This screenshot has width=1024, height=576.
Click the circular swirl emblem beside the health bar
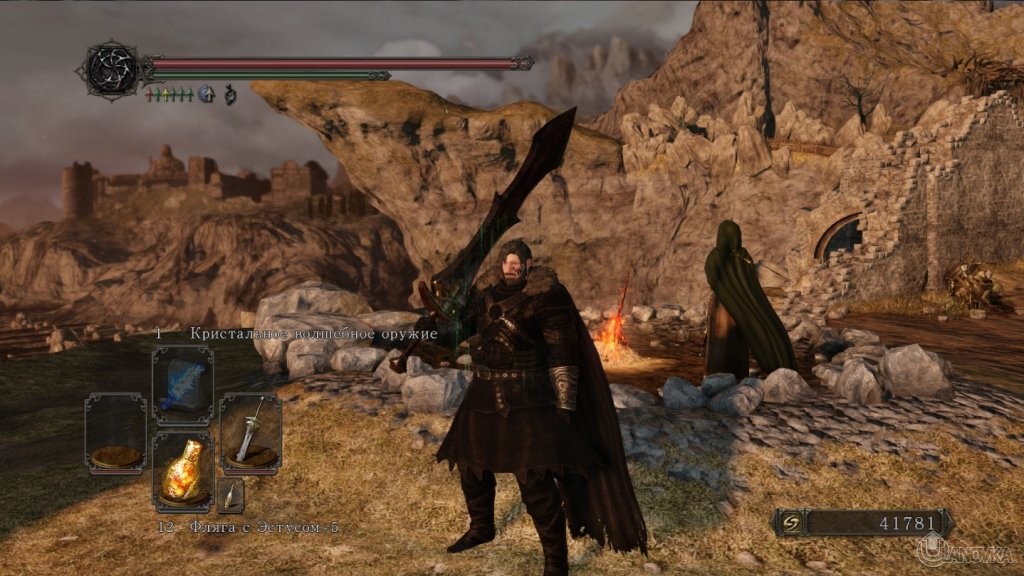pyautogui.click(x=113, y=69)
